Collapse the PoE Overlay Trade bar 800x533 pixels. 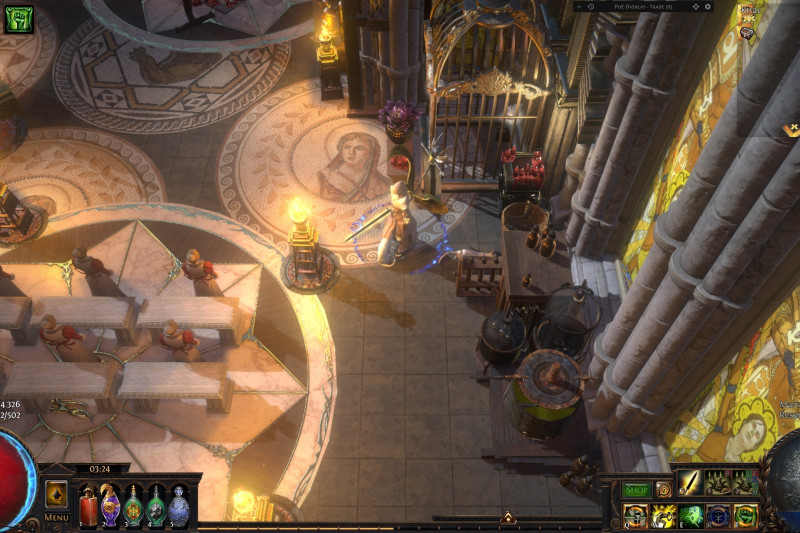[579, 6]
